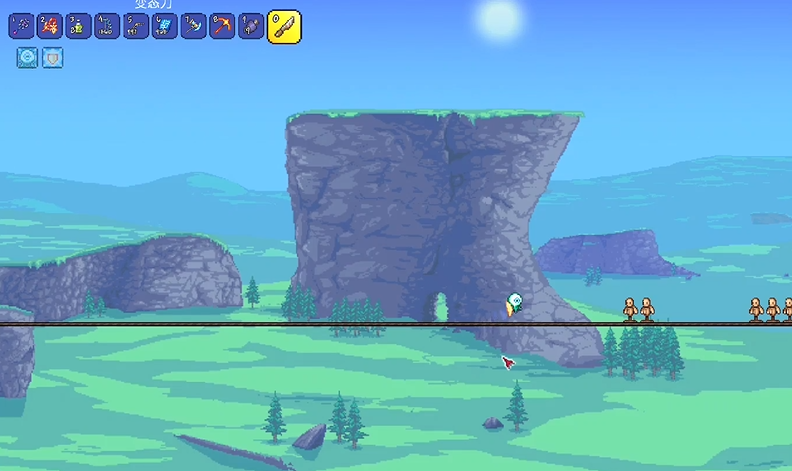Choose the blue axe in slot 7
The image size is (792, 471).
(x=194, y=26)
